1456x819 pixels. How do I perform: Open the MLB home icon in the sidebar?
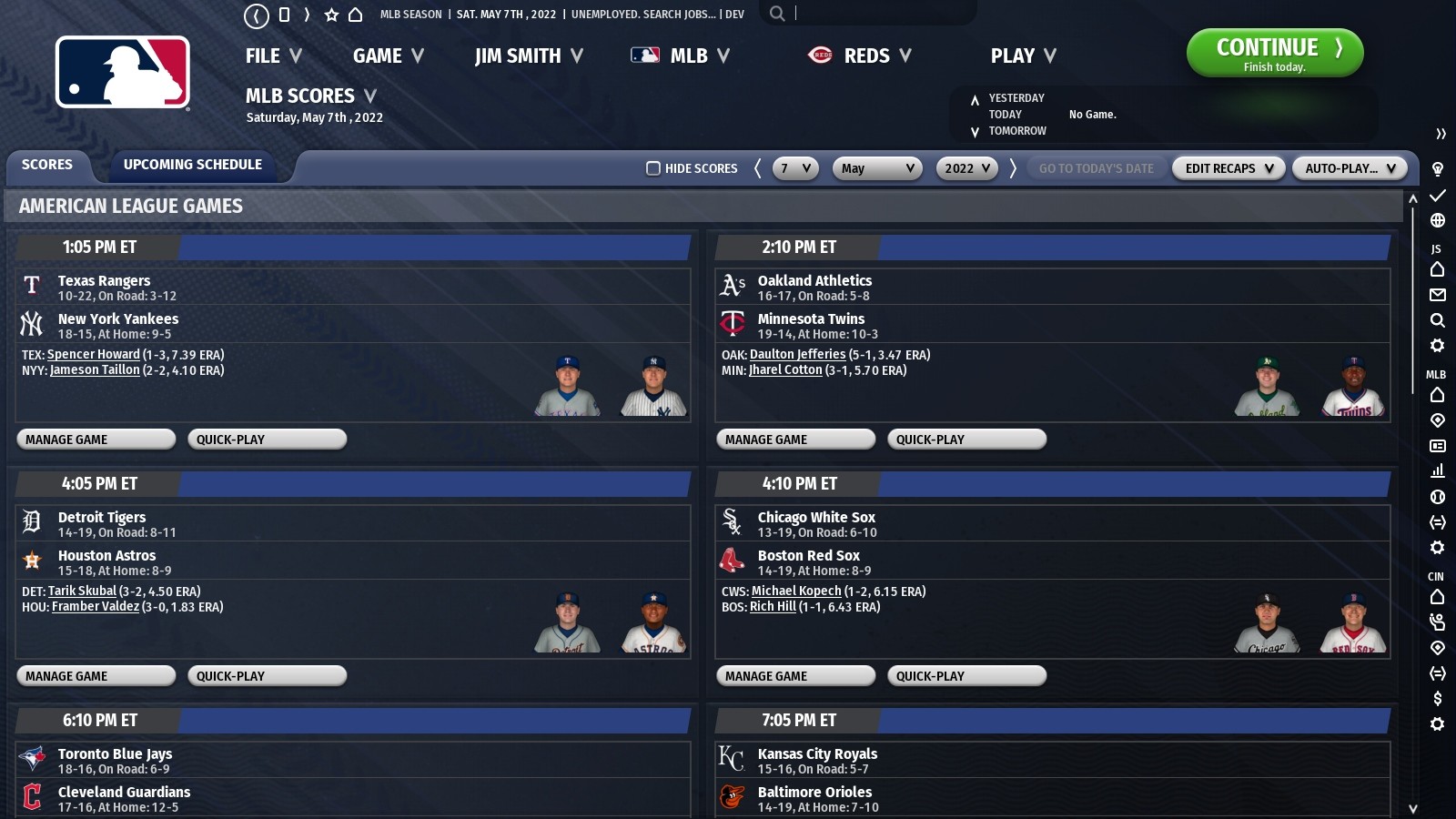click(1438, 395)
